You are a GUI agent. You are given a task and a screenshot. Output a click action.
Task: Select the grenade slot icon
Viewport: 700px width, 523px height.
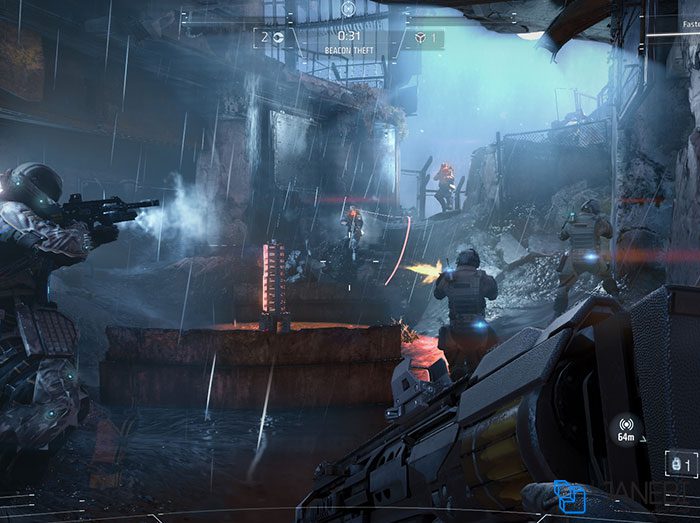pos(676,464)
